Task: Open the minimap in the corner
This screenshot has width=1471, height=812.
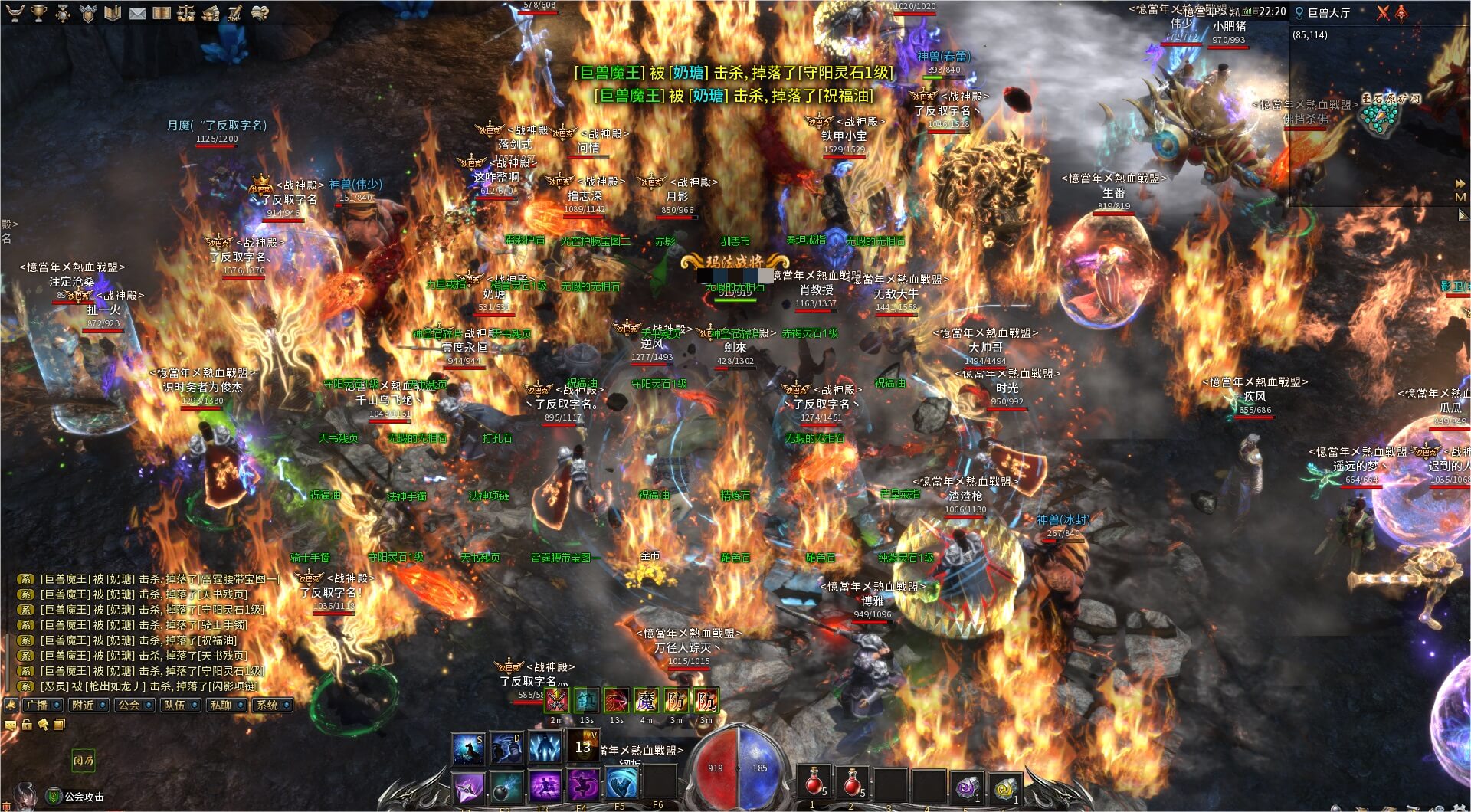Action: [1379, 115]
